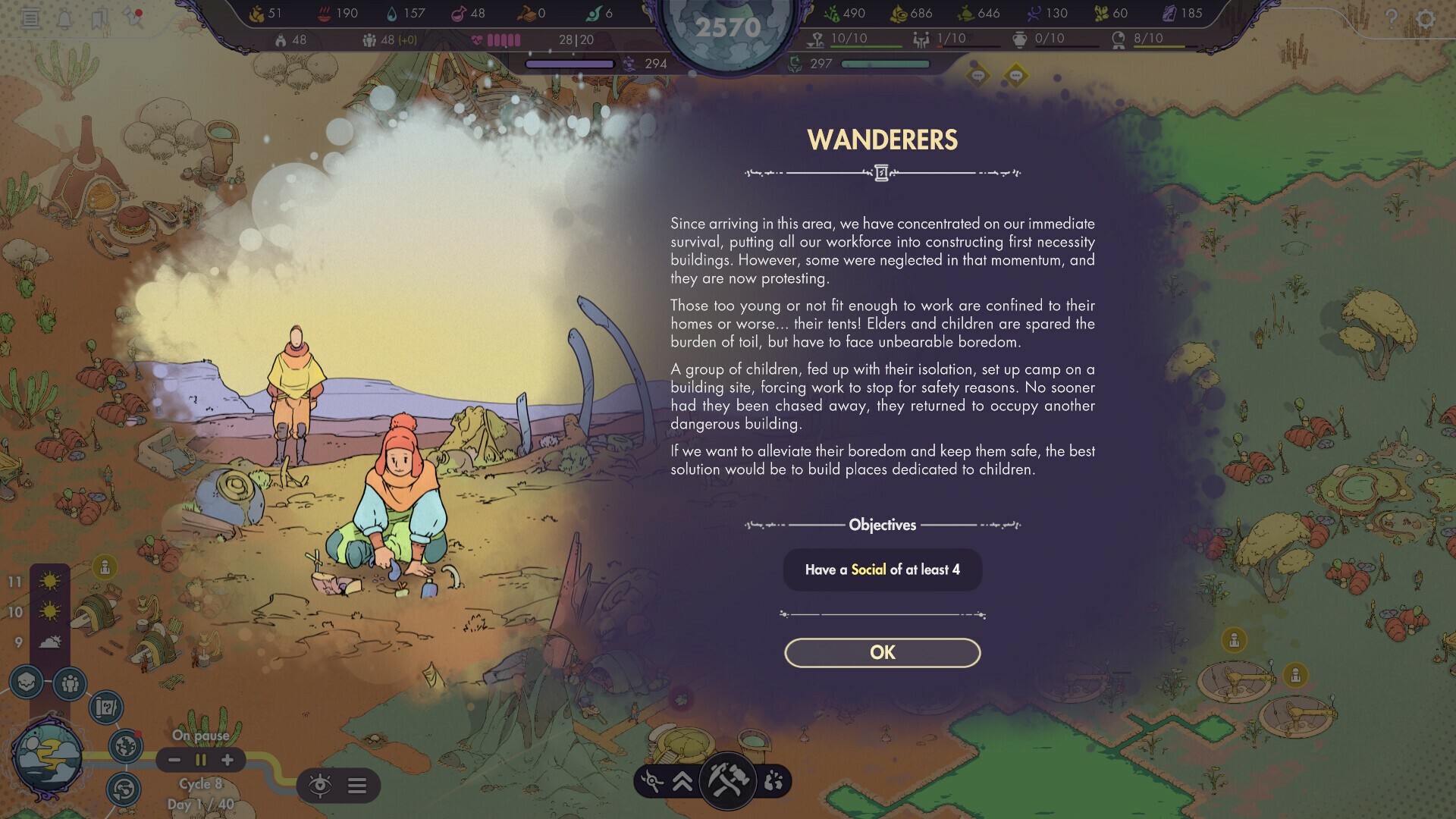Image resolution: width=1456 pixels, height=819 pixels.
Task: Click the weather forecast medallion
Action: click(x=48, y=756)
